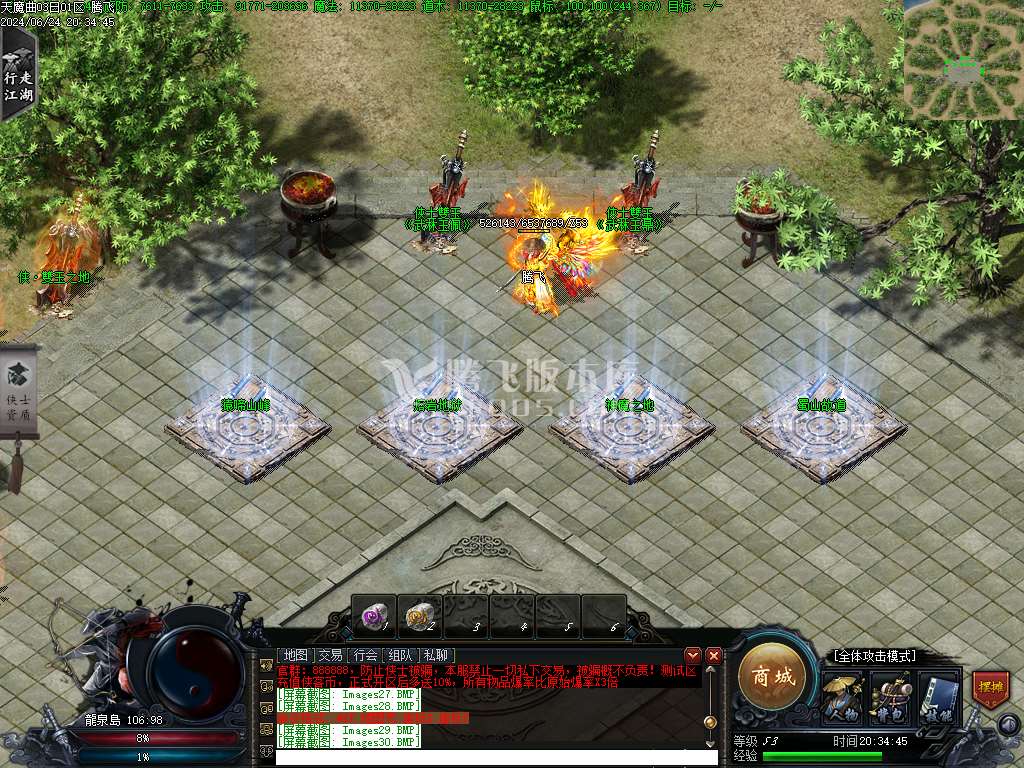Click the minimap
This screenshot has height=768, width=1024.
point(963,60)
